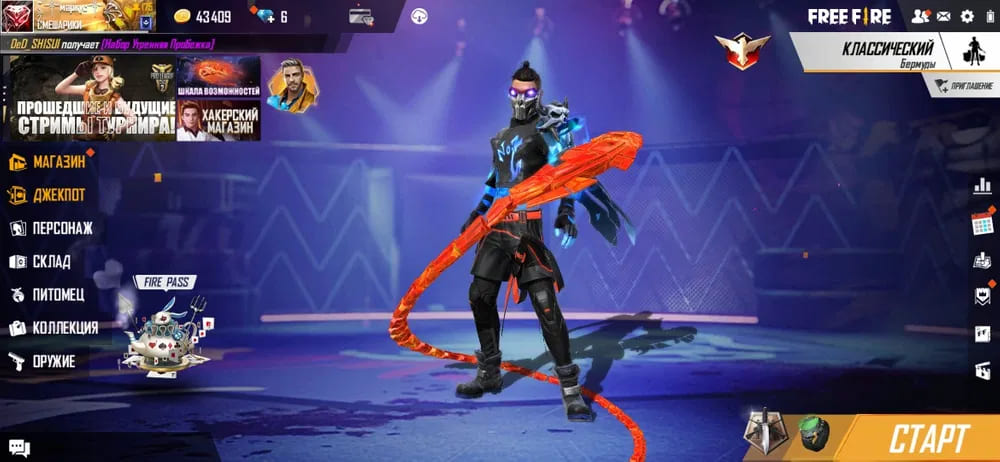Open the mail envelope icon
The width and height of the screenshot is (1000, 462).
tap(944, 16)
